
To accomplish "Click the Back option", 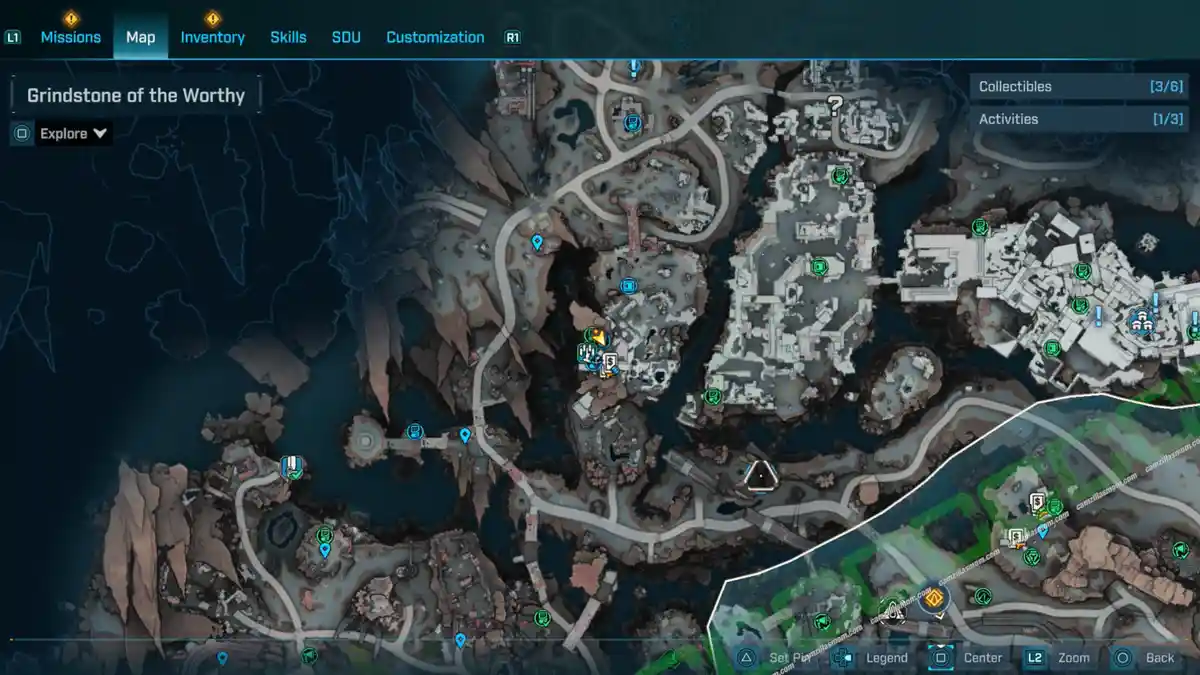I will [x=1159, y=658].
